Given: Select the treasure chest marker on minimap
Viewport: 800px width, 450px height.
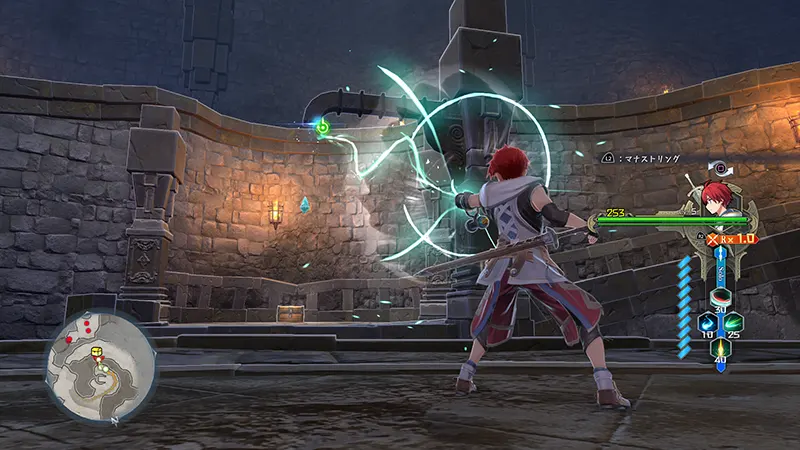Looking at the screenshot, I should (97, 353).
